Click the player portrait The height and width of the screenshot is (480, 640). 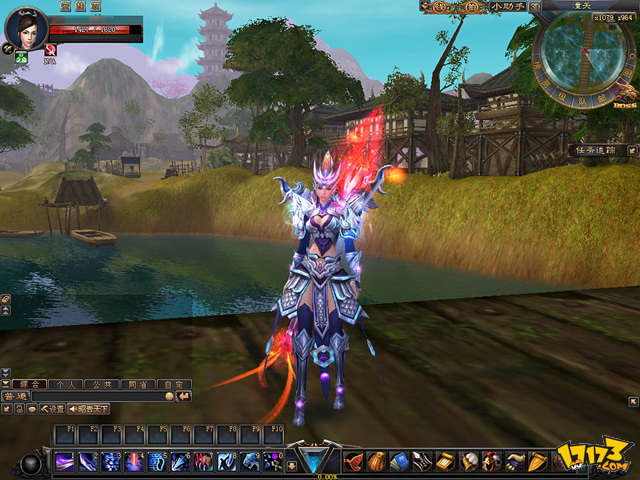click(x=24, y=30)
